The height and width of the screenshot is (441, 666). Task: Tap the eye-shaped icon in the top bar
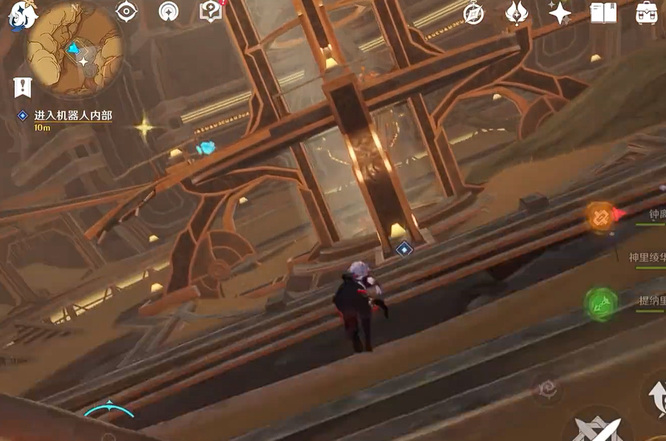coord(126,12)
